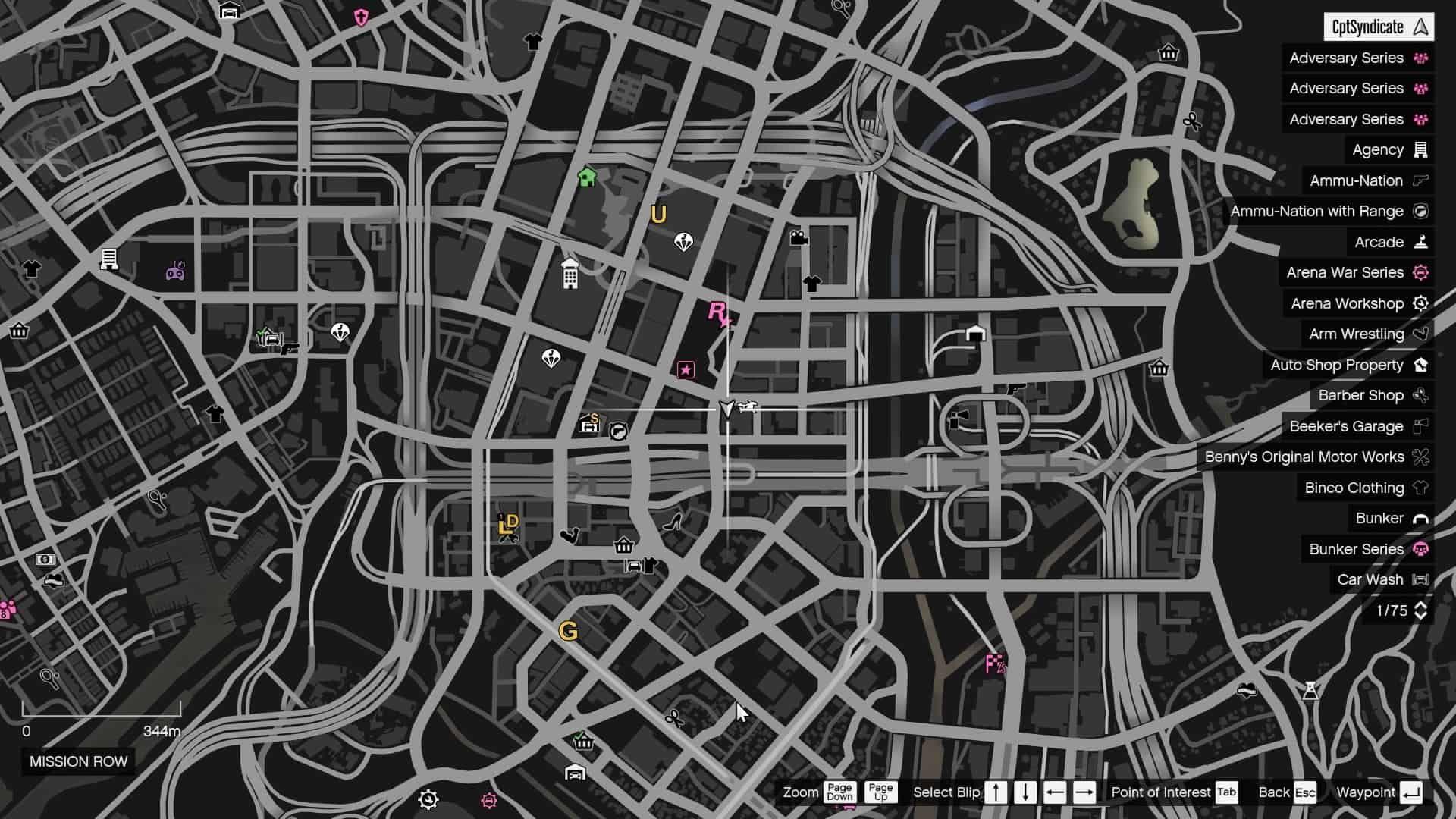Click the pink star nightclub blip
The height and width of the screenshot is (819, 1456).
point(685,370)
